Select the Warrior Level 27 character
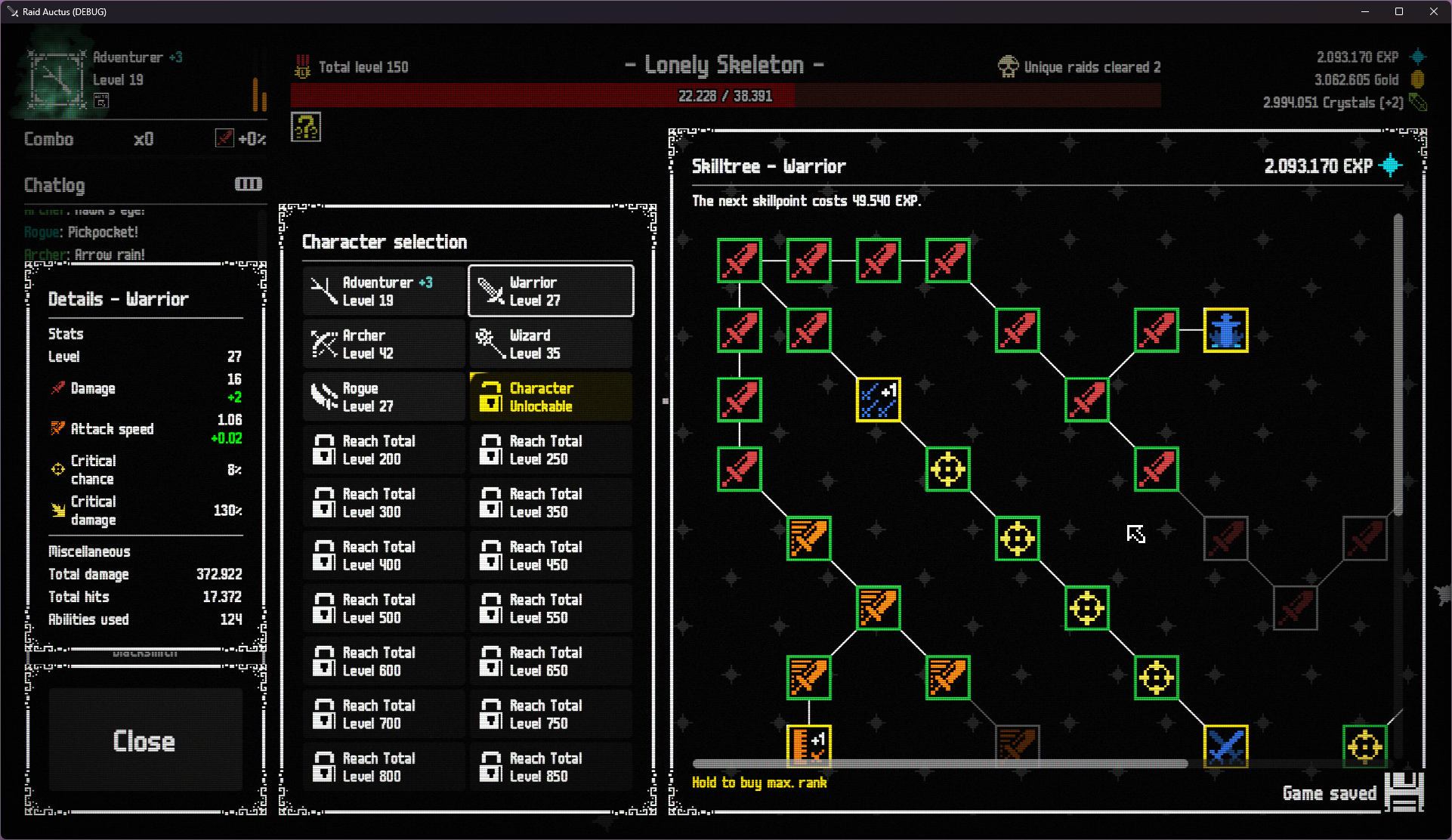1452x840 pixels. click(x=550, y=291)
